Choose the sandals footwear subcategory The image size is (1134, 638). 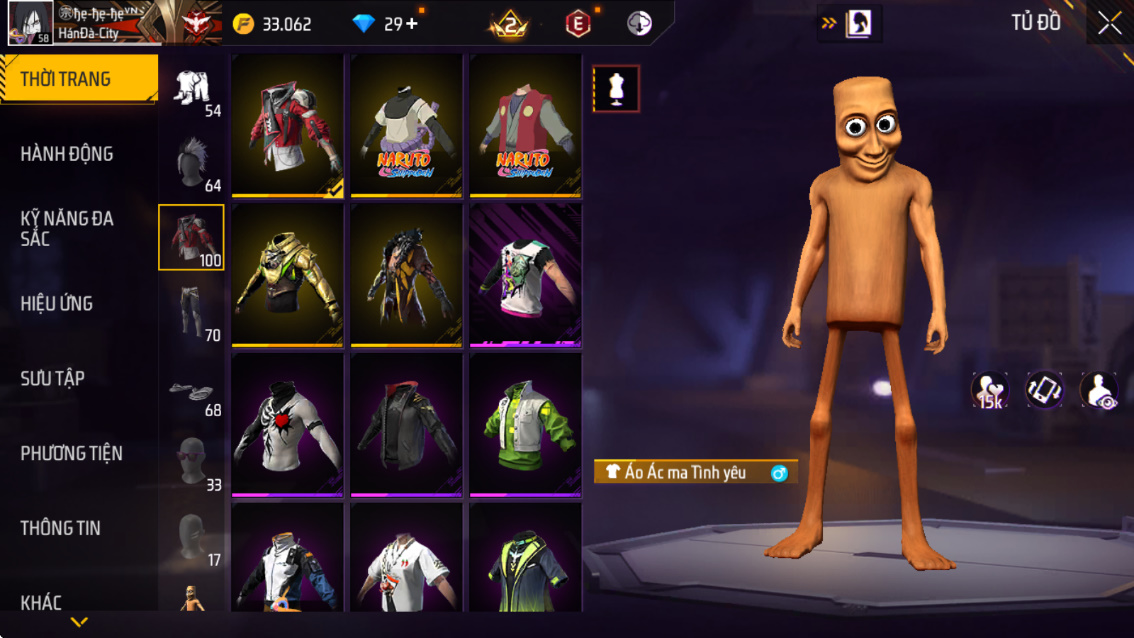point(191,389)
